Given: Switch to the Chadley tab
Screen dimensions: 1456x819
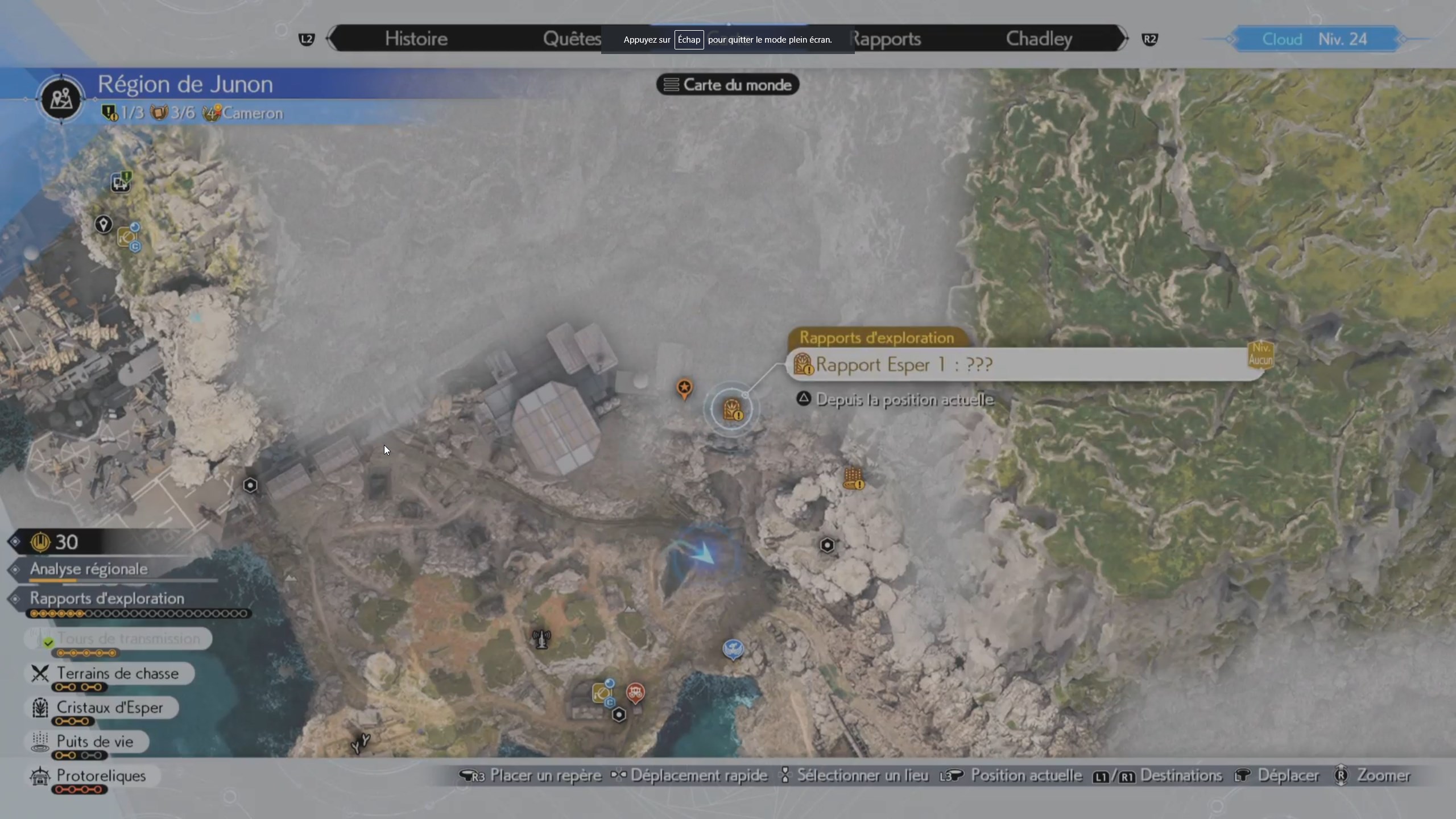Looking at the screenshot, I should point(1039,39).
